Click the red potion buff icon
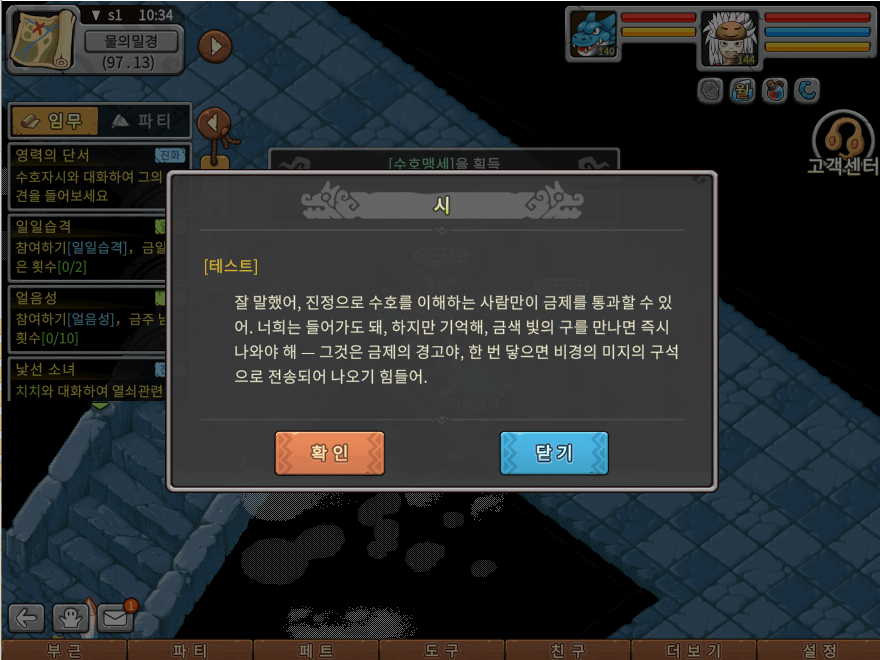This screenshot has width=880, height=660. coord(773,91)
